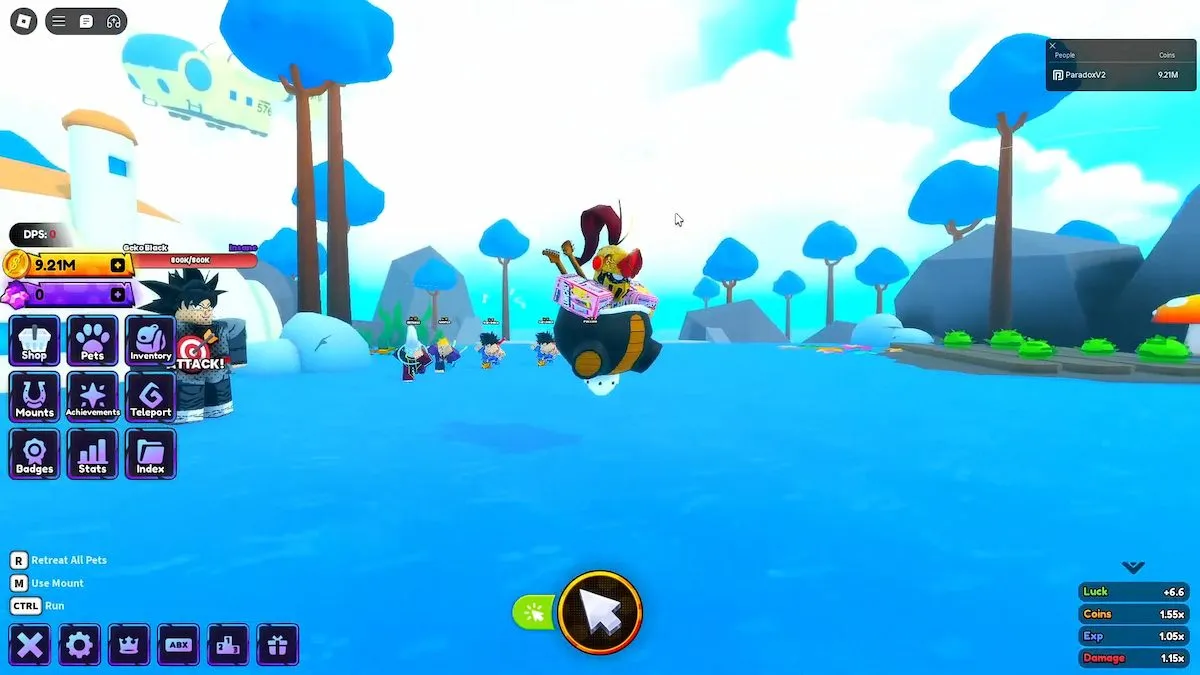The width and height of the screenshot is (1200, 675).
Task: Open the gift box rewards
Action: click(x=277, y=645)
